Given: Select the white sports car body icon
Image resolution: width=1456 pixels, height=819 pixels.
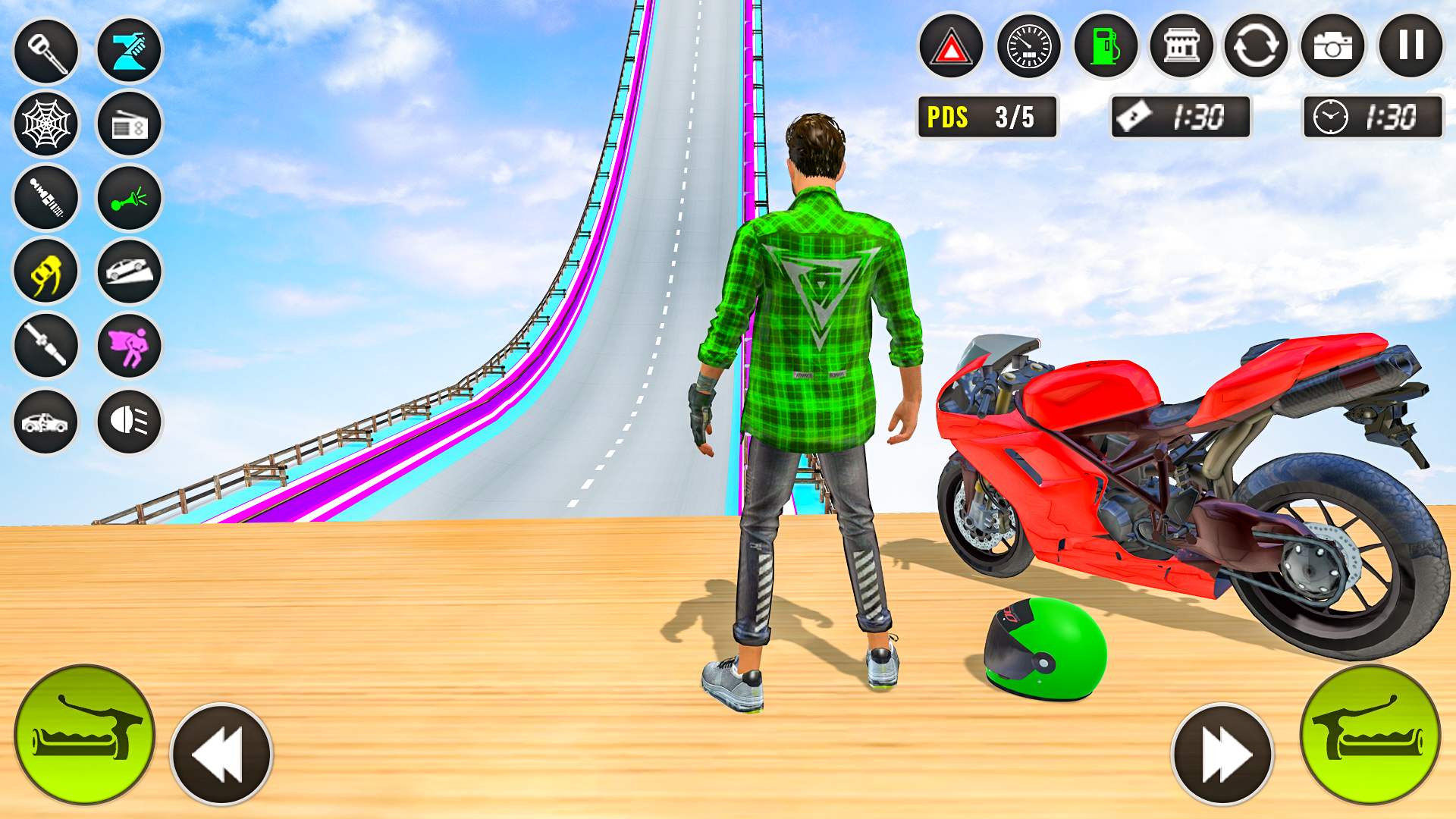Looking at the screenshot, I should coord(45,420).
